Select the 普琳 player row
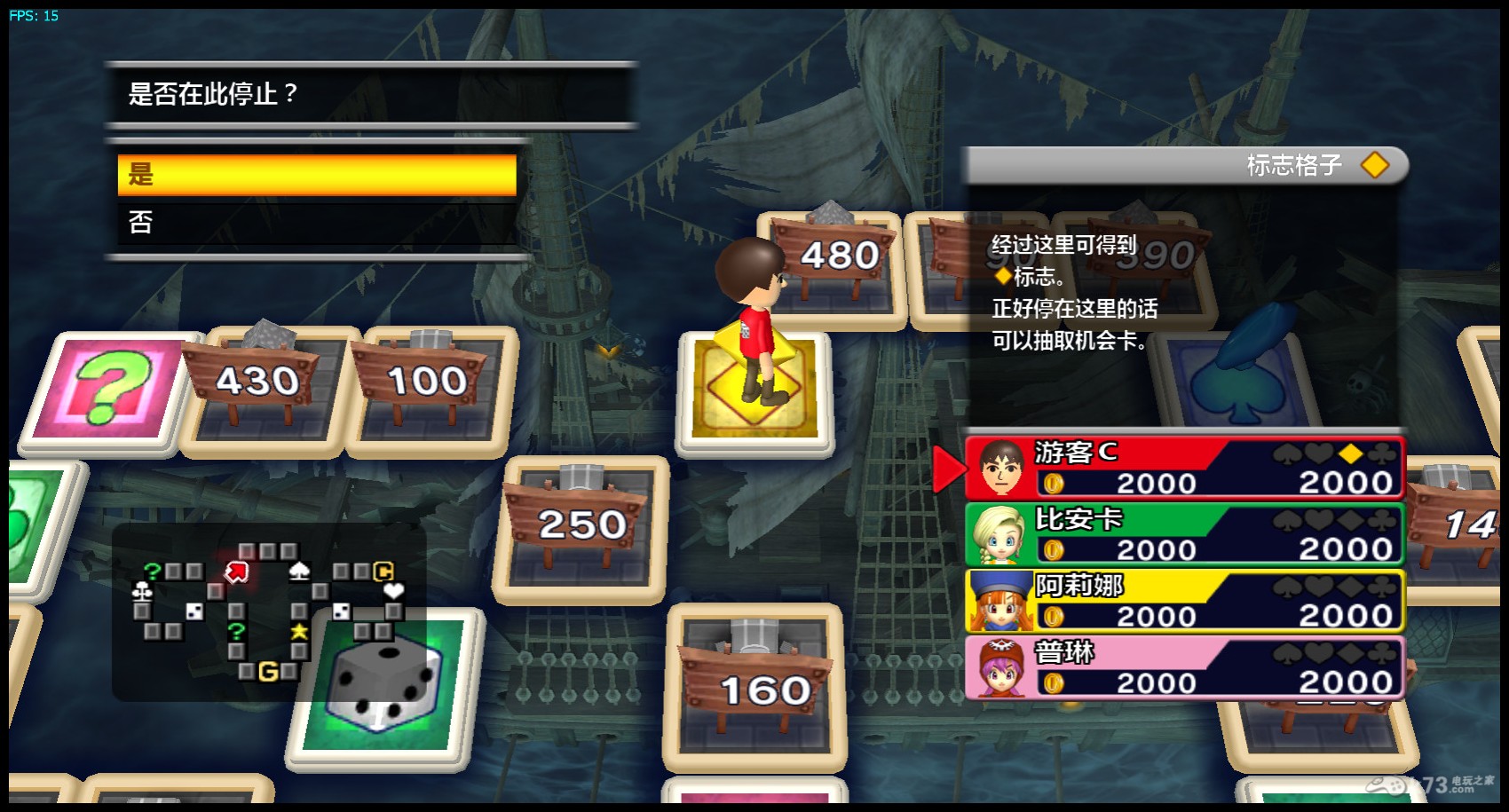 tap(1184, 667)
